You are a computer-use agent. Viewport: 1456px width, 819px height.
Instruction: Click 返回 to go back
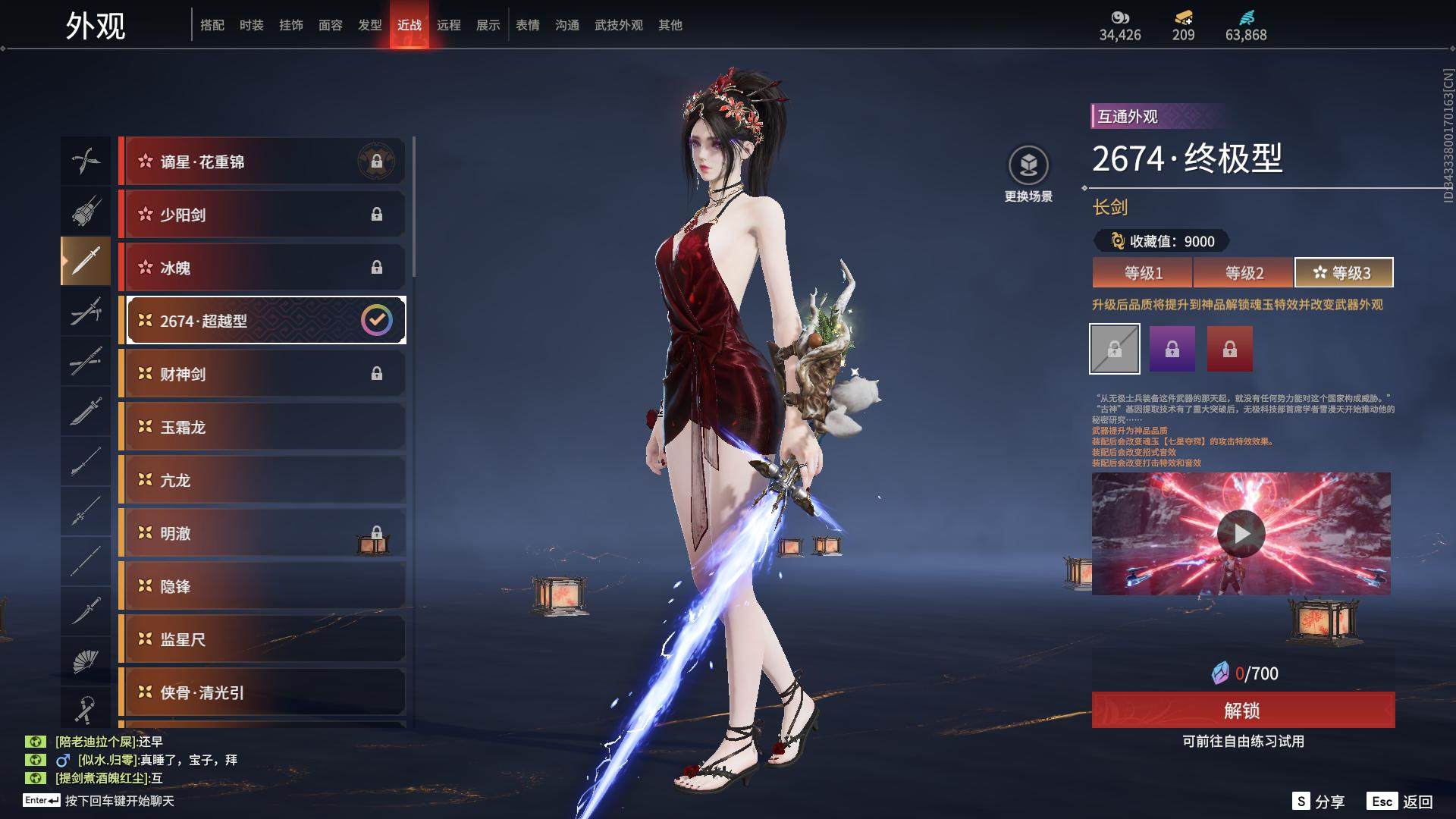pyautogui.click(x=1401, y=802)
